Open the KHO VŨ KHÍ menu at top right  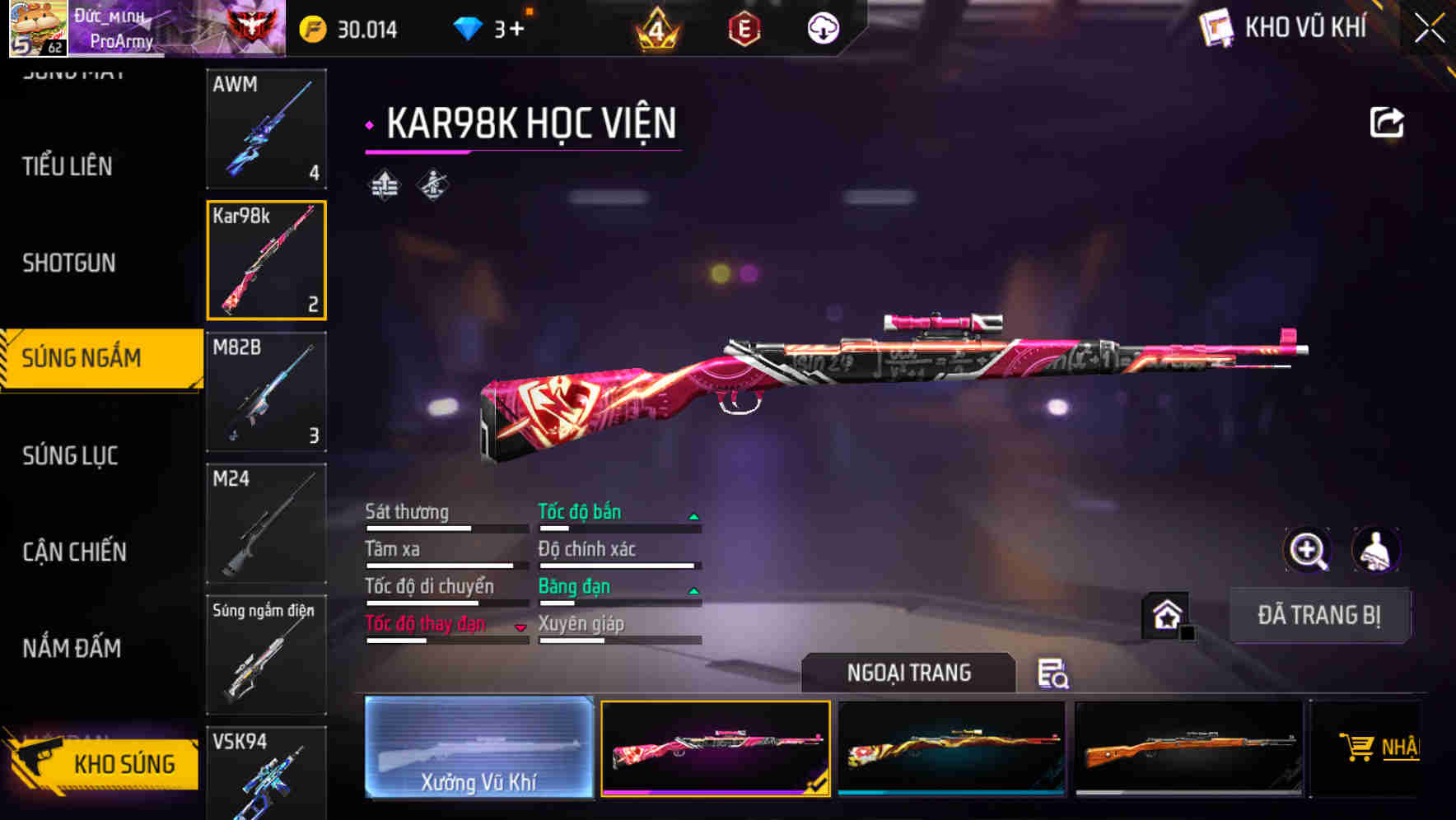[1285, 27]
